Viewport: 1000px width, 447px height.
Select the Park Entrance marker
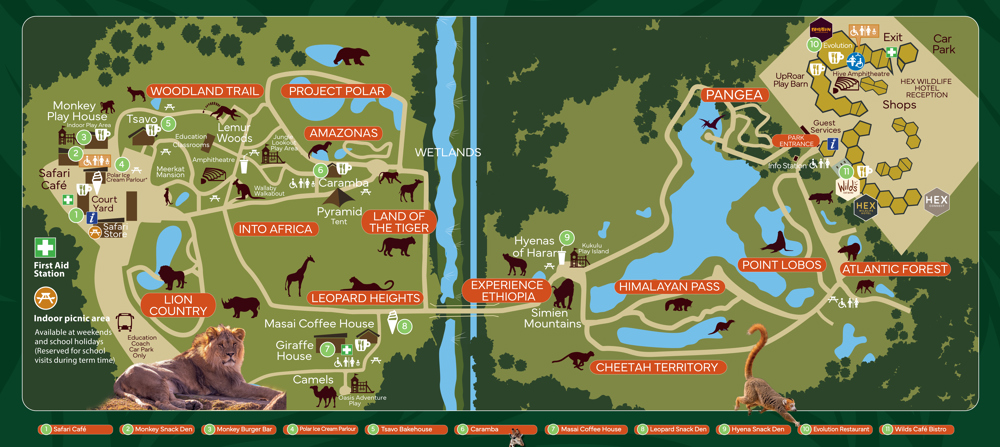(x=795, y=140)
